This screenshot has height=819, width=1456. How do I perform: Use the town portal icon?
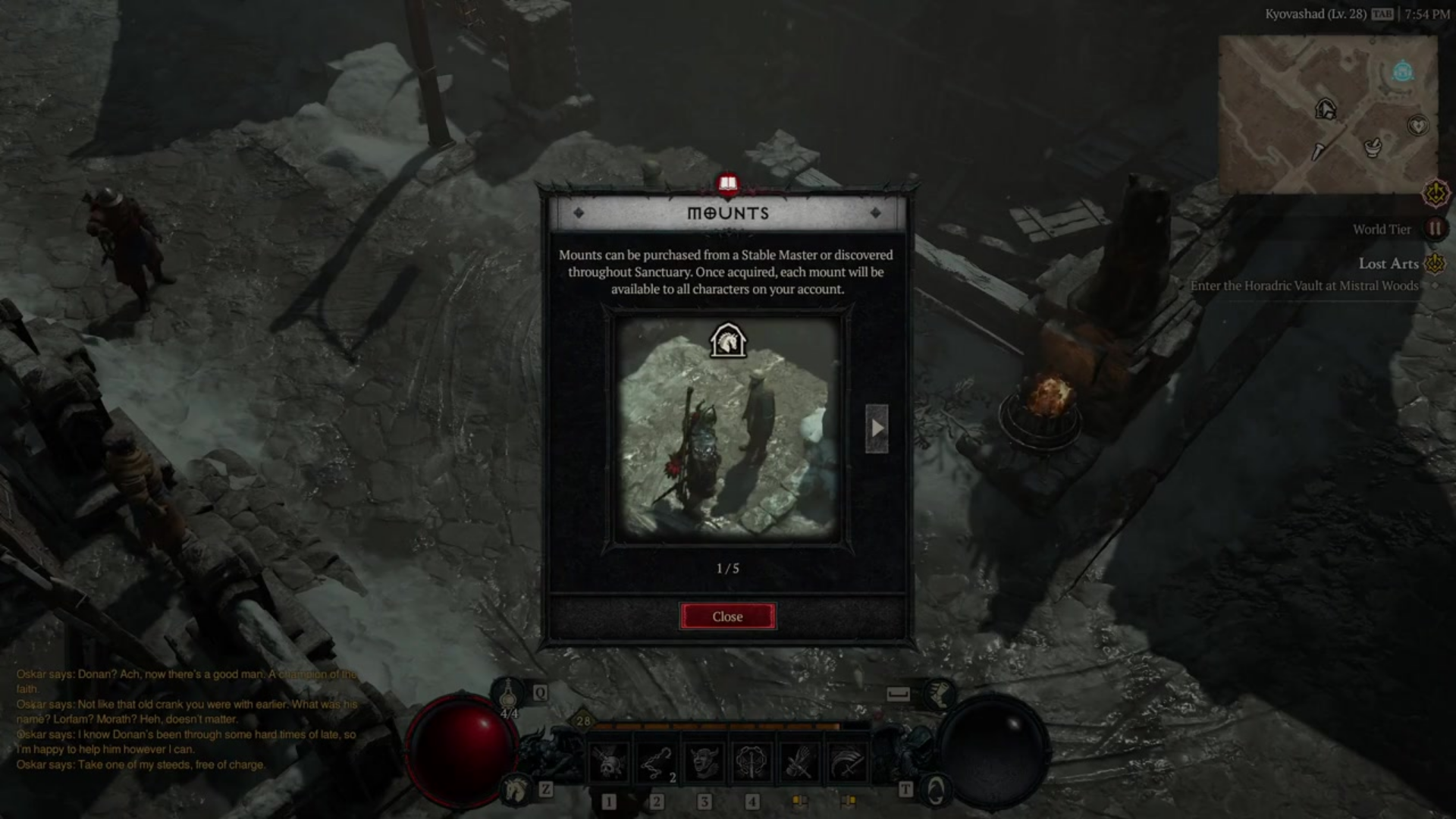(936, 791)
